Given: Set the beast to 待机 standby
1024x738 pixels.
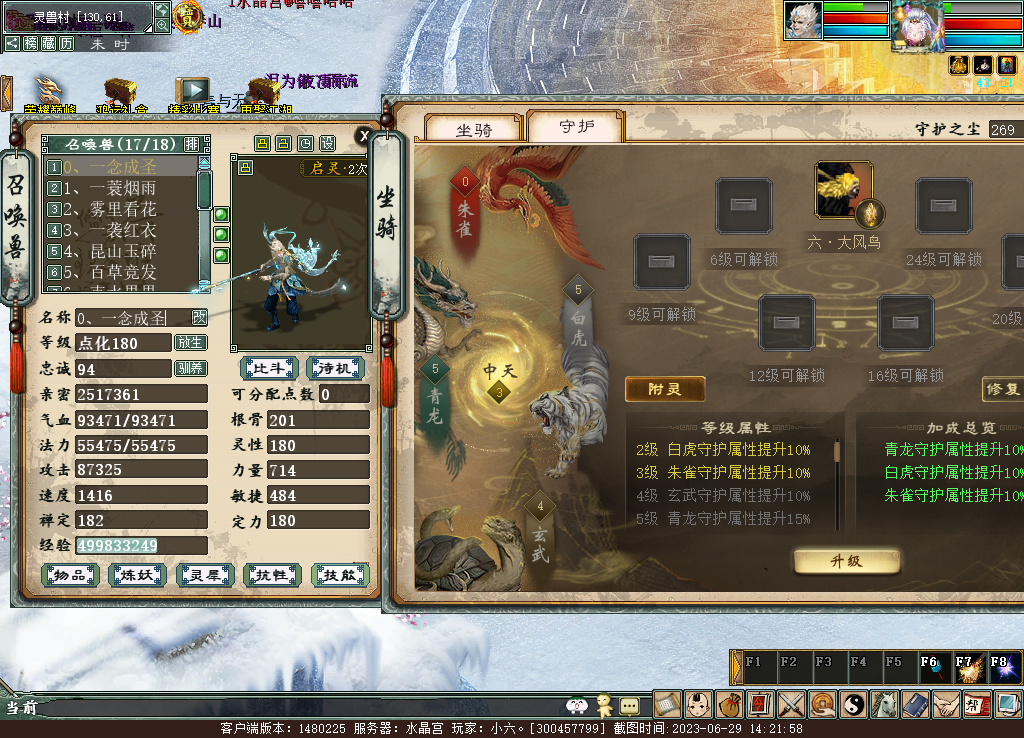Looking at the screenshot, I should 334,368.
